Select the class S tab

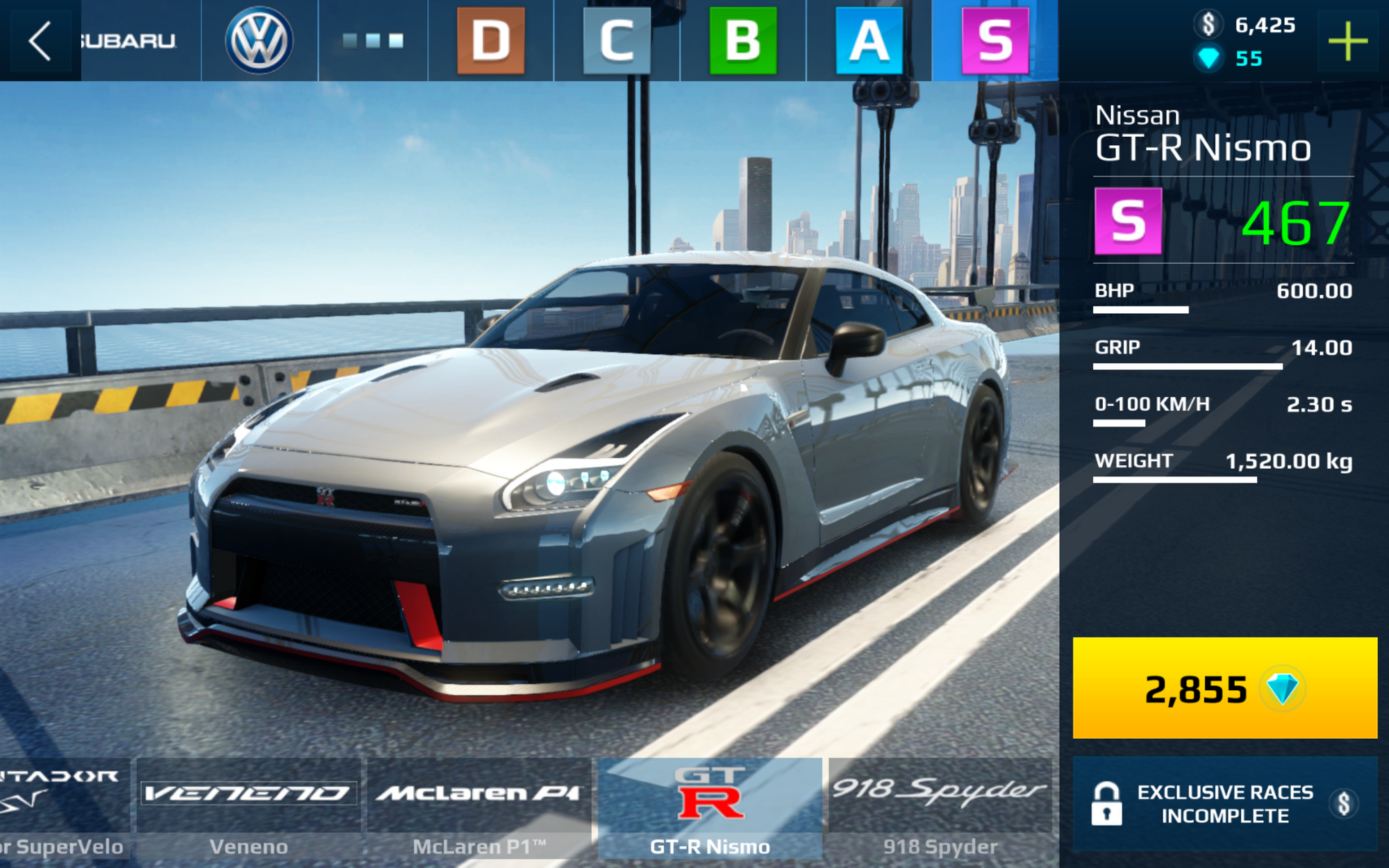pyautogui.click(x=995, y=41)
